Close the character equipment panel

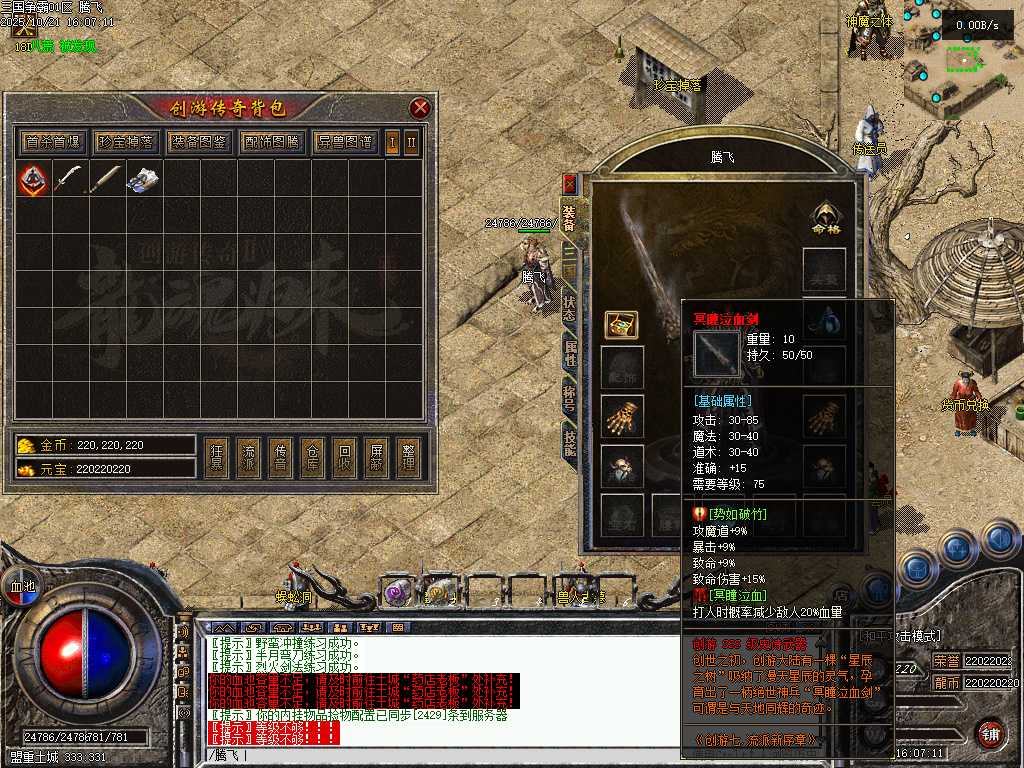[x=570, y=184]
